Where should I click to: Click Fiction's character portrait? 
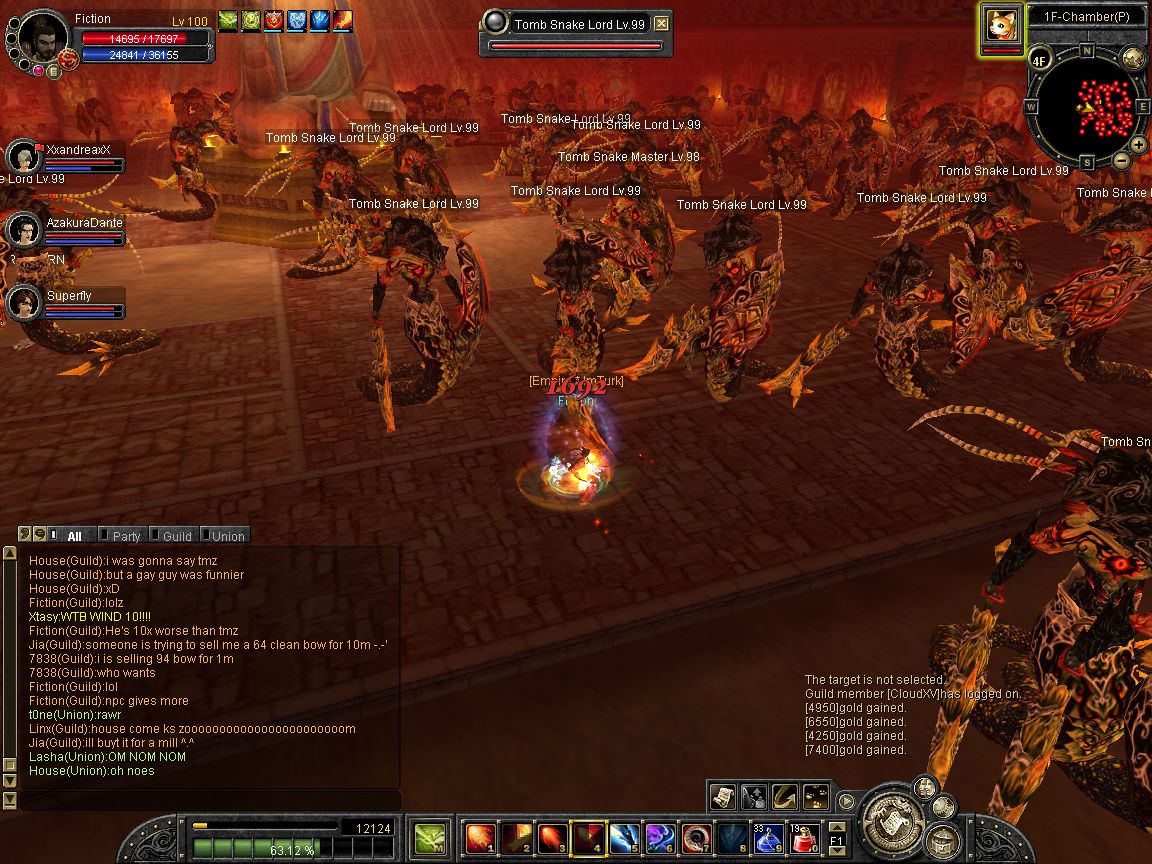tap(43, 37)
